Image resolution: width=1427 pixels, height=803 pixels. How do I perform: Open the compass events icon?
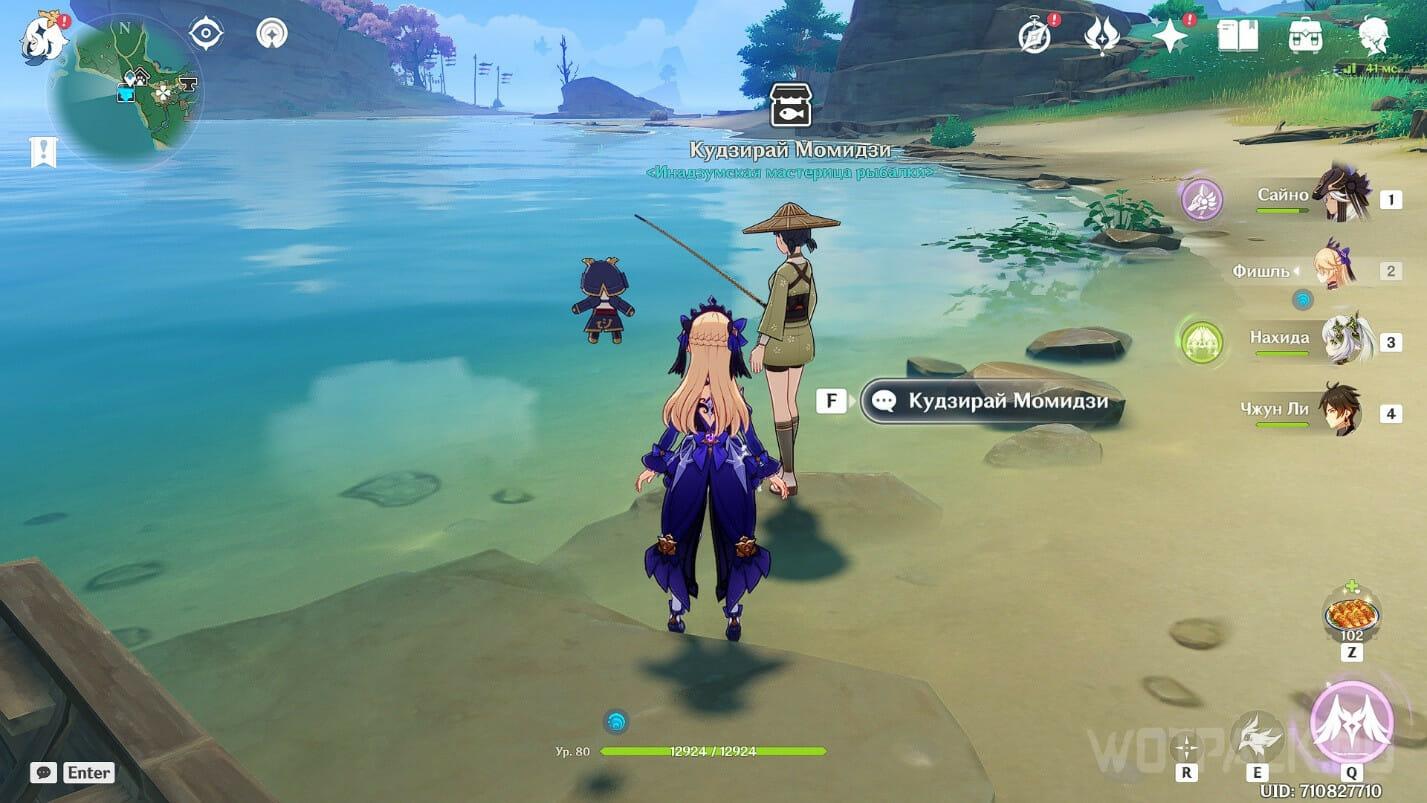1034,35
